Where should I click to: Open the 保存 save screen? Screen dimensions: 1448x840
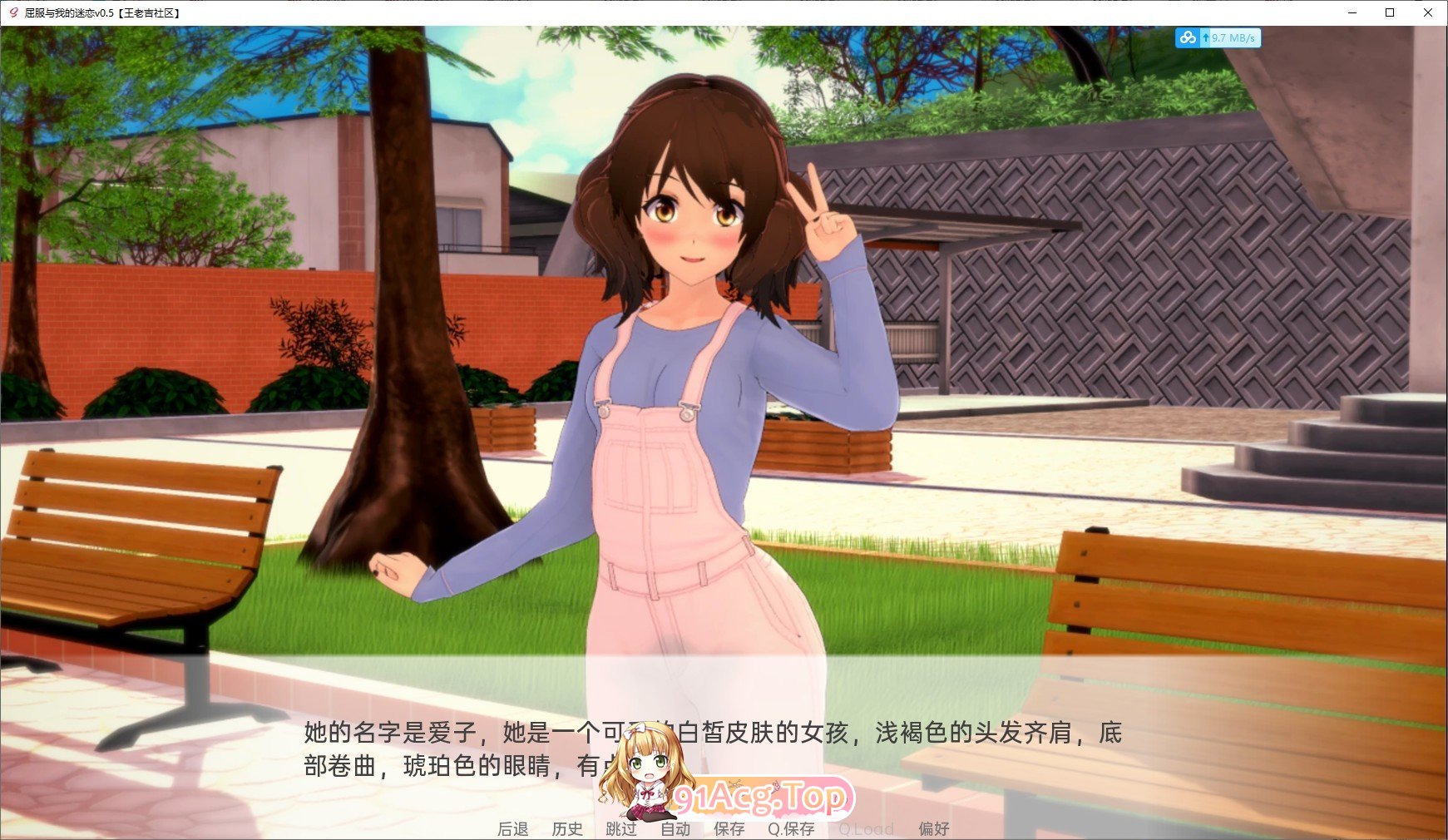(729, 828)
